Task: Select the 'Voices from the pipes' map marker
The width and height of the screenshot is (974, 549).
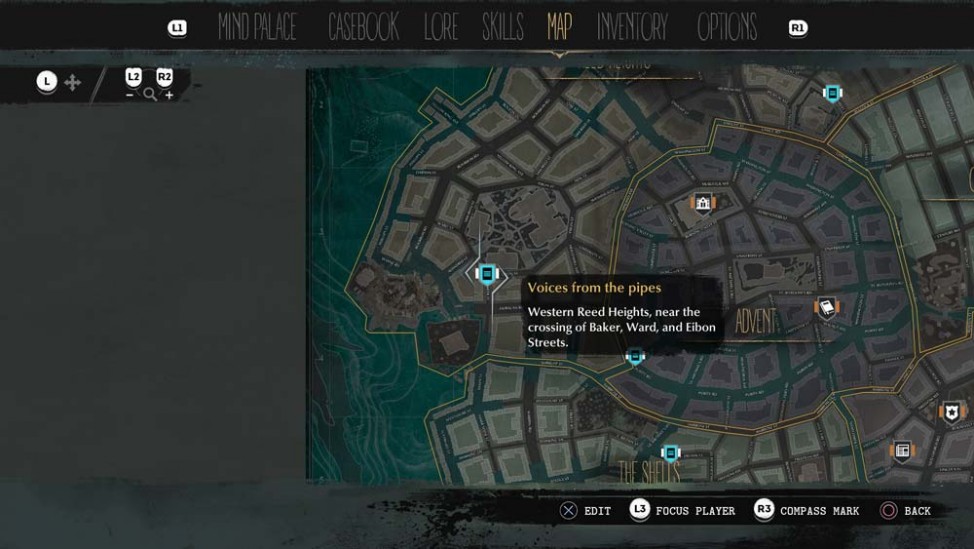Action: 487,273
